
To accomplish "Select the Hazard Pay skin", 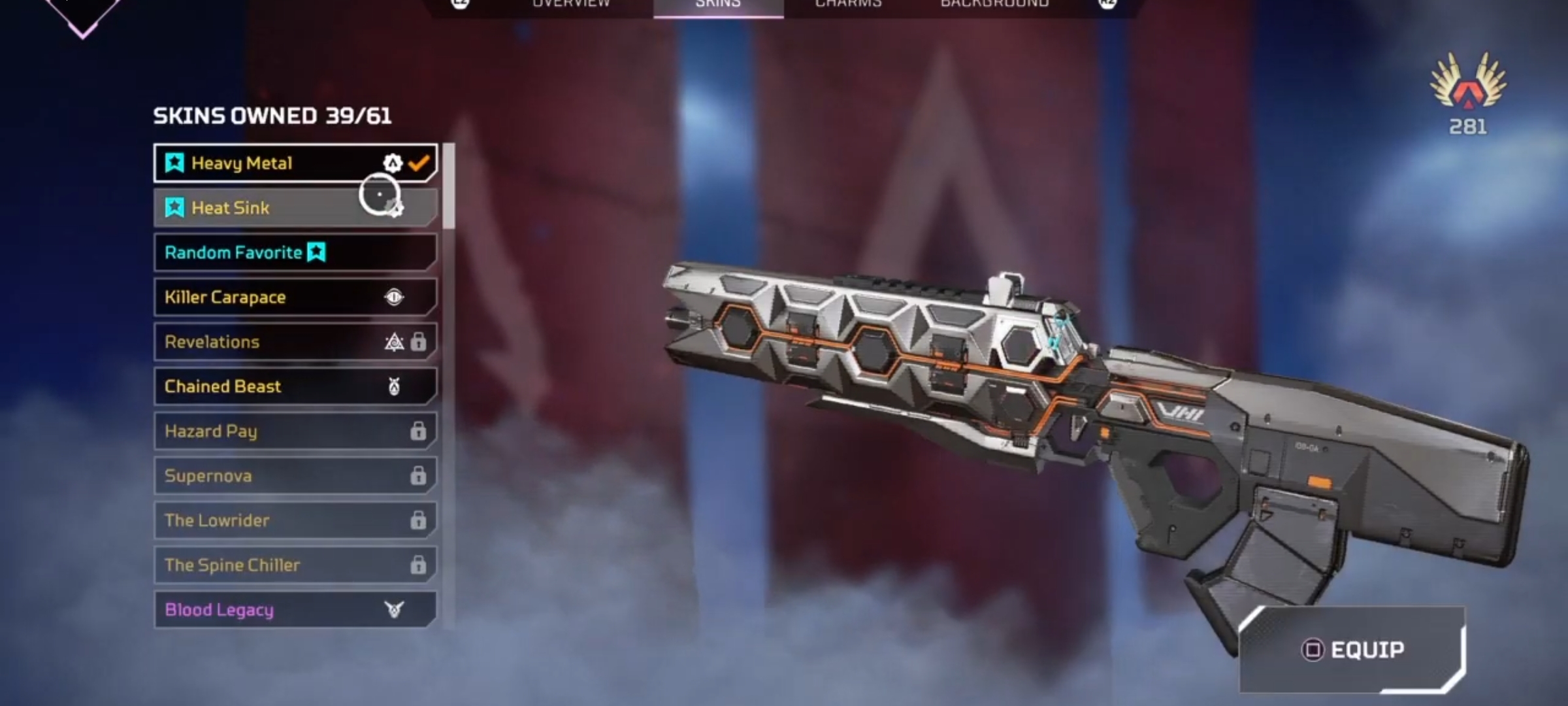I will (294, 431).
